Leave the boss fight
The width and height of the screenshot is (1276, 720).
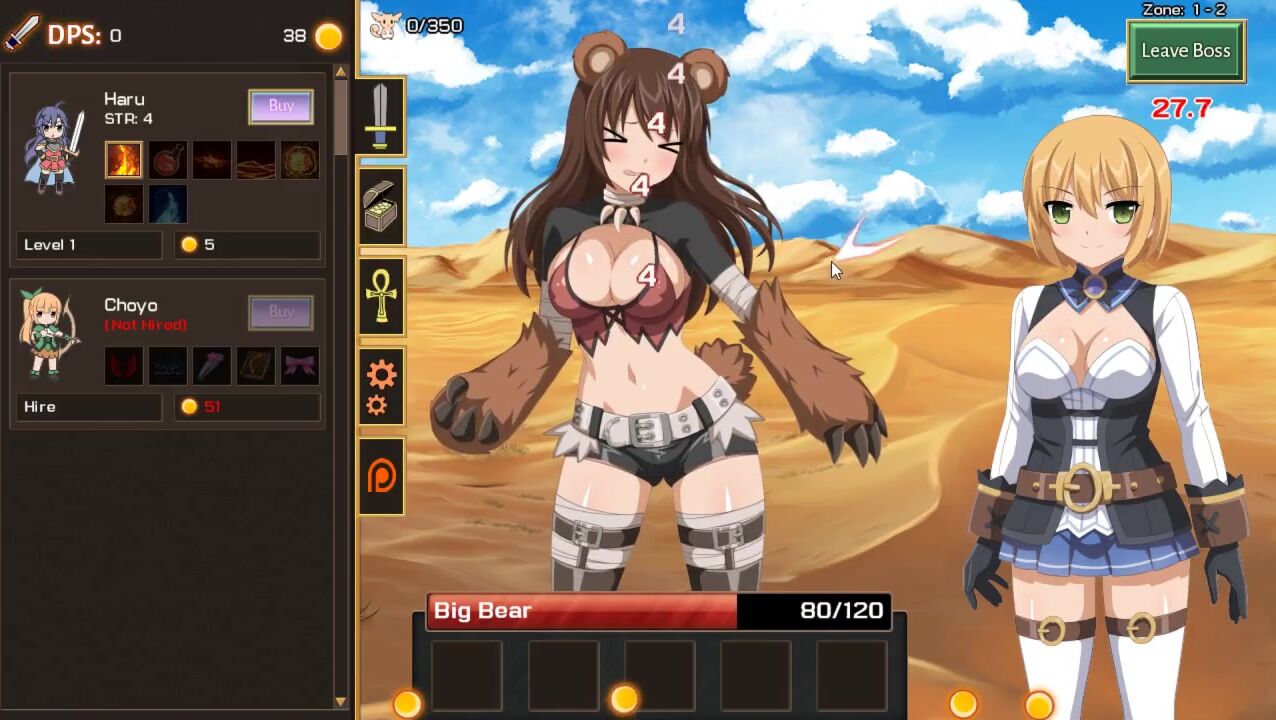[1185, 51]
